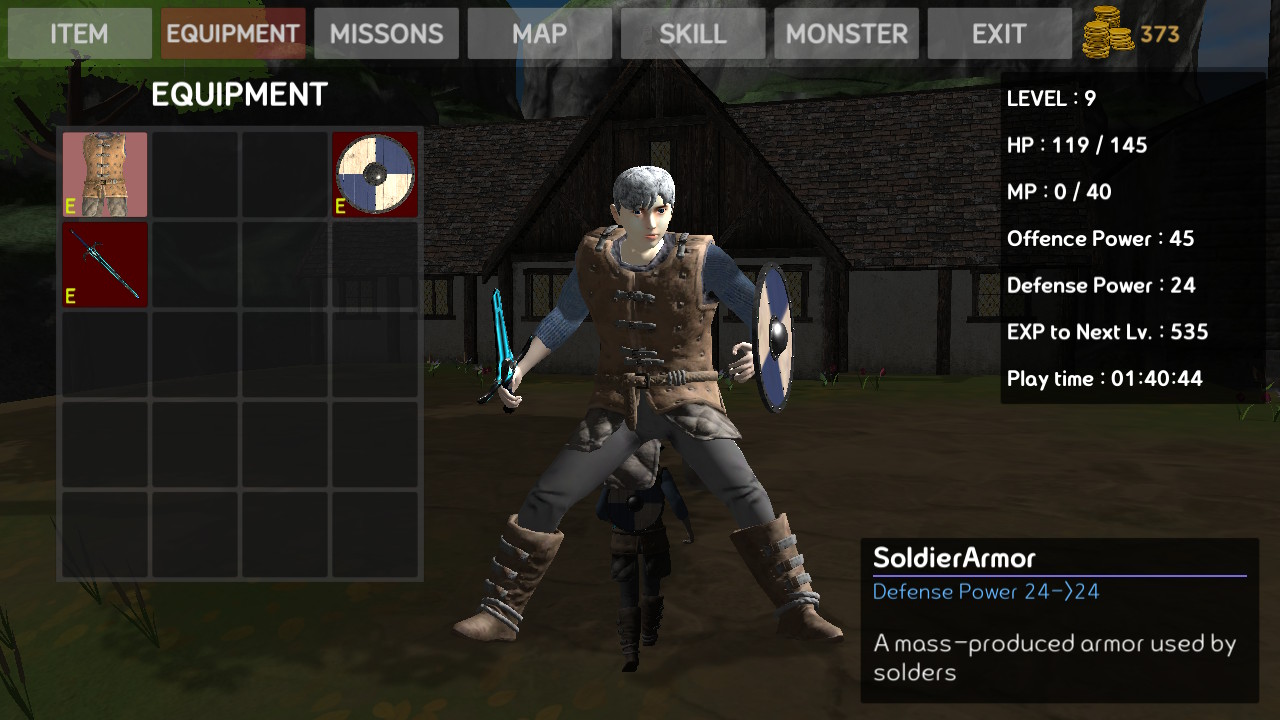
Task: Open the MAP menu
Action: pos(540,33)
